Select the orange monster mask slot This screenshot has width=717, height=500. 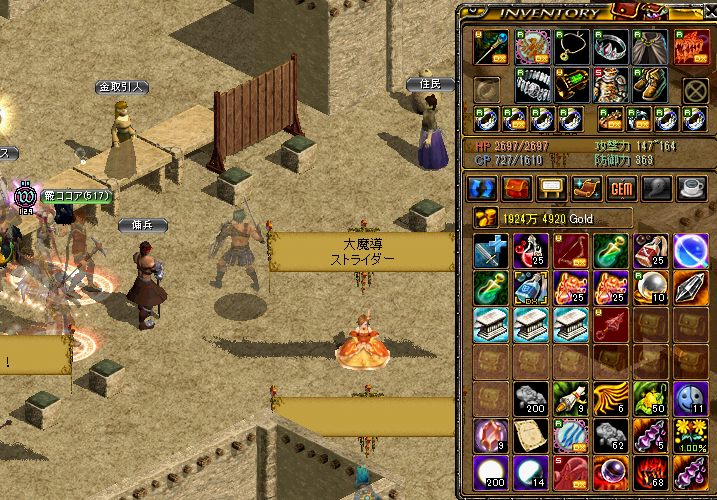coord(691,47)
